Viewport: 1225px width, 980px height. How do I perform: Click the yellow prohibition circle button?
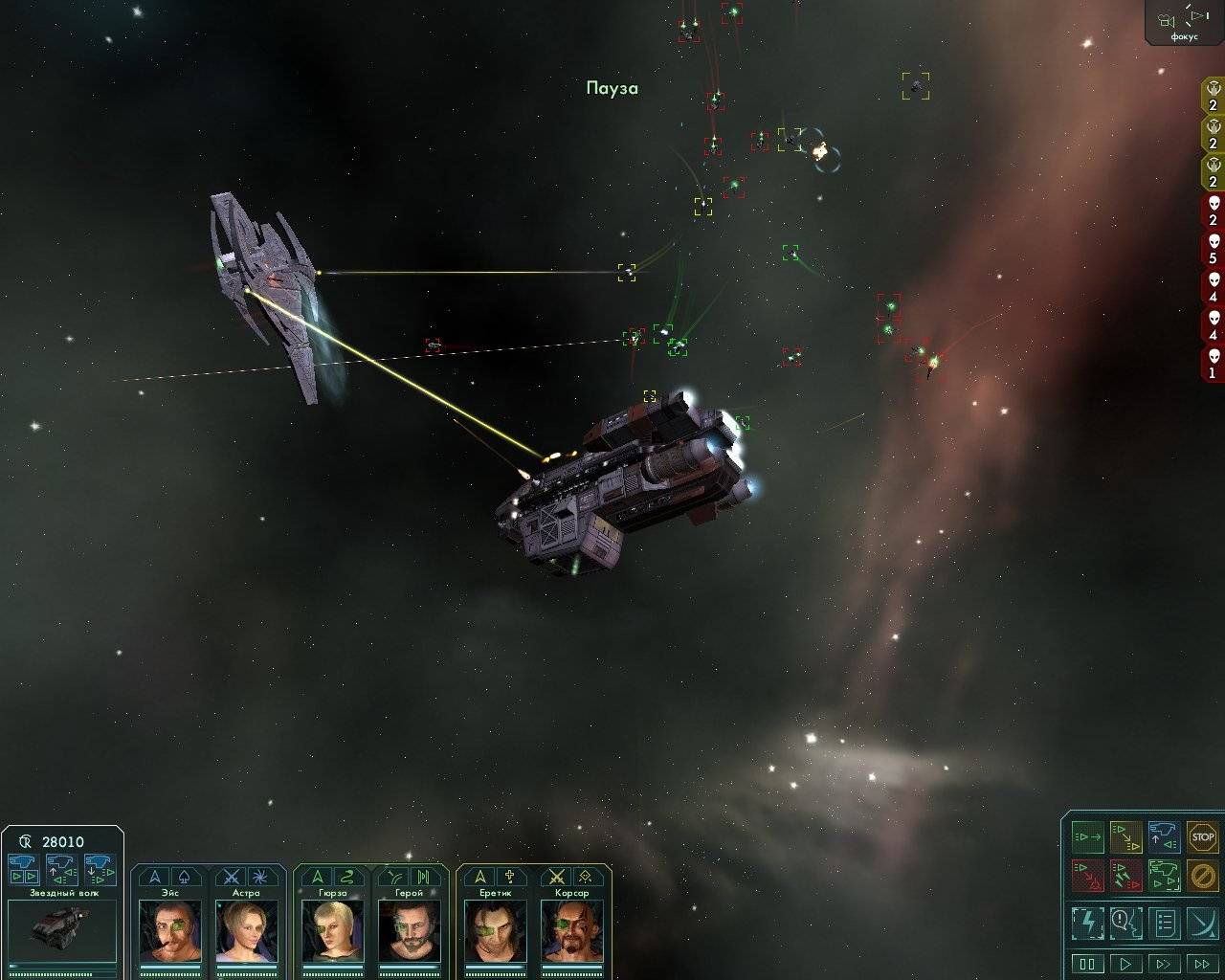pyautogui.click(x=1202, y=875)
